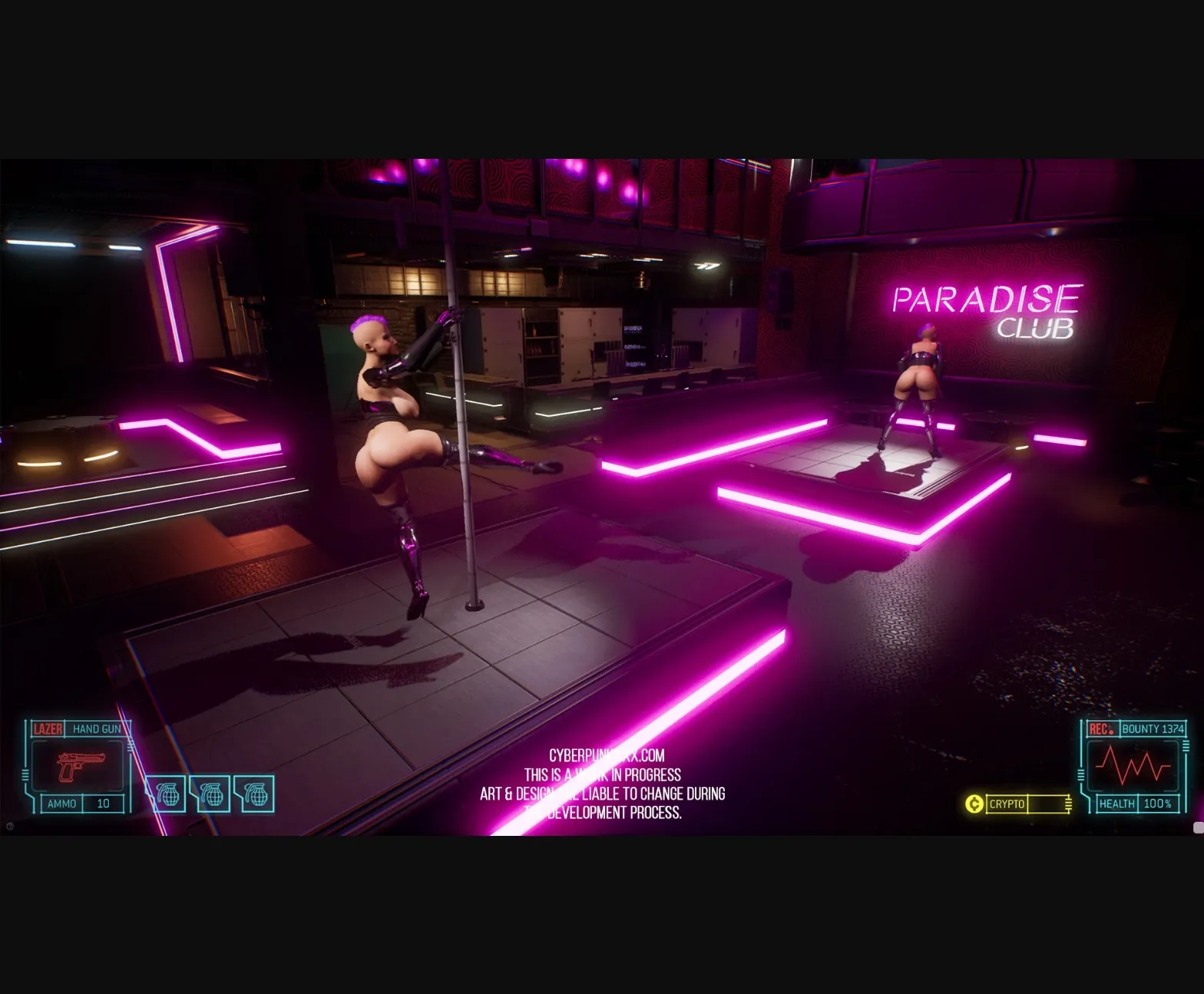The width and height of the screenshot is (1204, 994).
Task: Toggle the HAND GUN weapon label
Action: pyautogui.click(x=97, y=728)
